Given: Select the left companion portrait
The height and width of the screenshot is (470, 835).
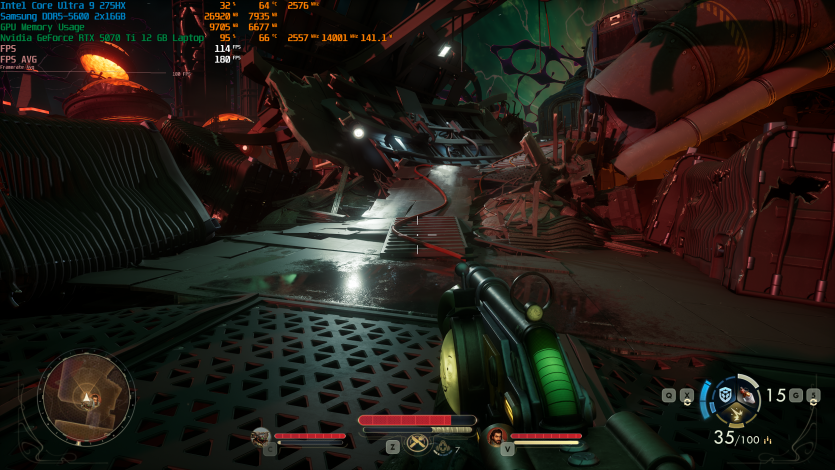Looking at the screenshot, I should 261,436.
